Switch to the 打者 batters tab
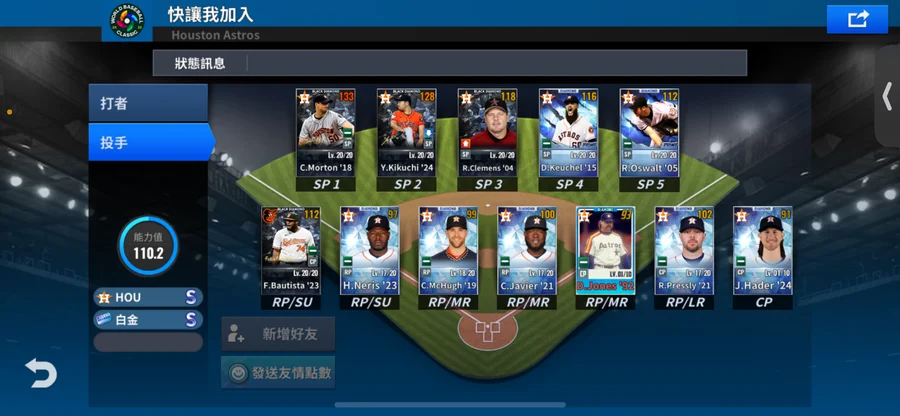Screen dimensions: 900x416 click(x=147, y=104)
